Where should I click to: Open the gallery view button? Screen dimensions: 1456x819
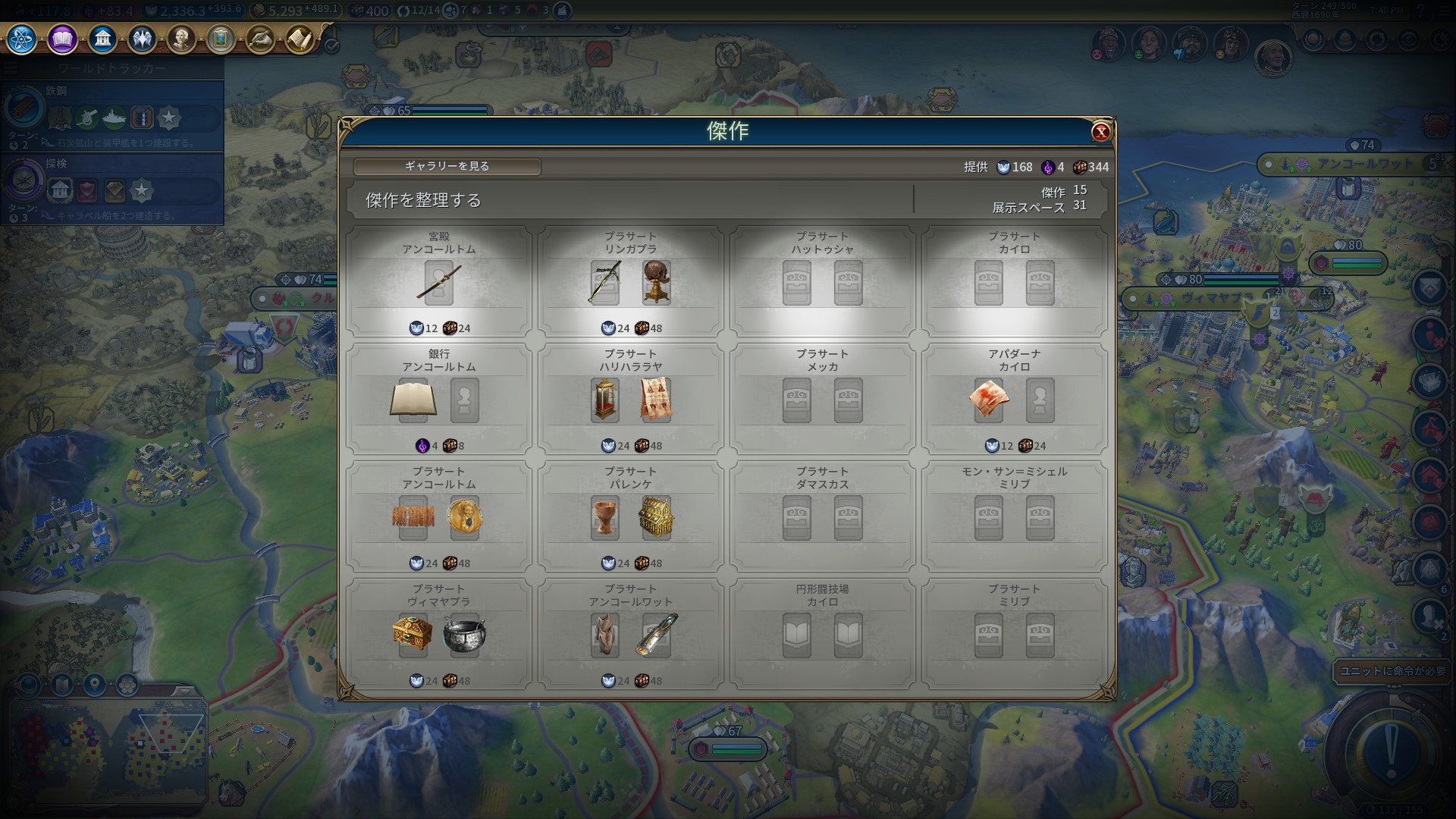[447, 166]
